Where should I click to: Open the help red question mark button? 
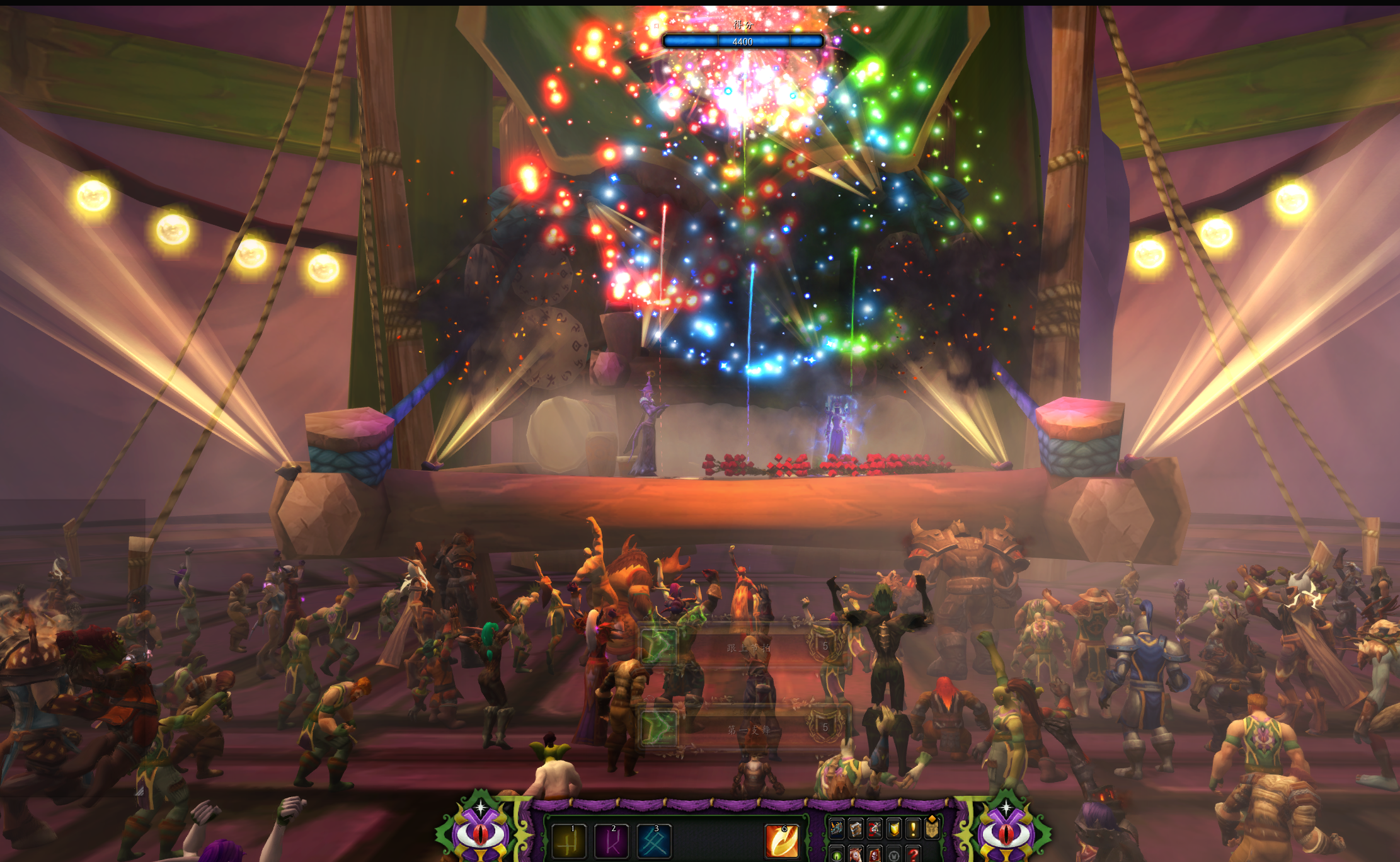click(913, 855)
